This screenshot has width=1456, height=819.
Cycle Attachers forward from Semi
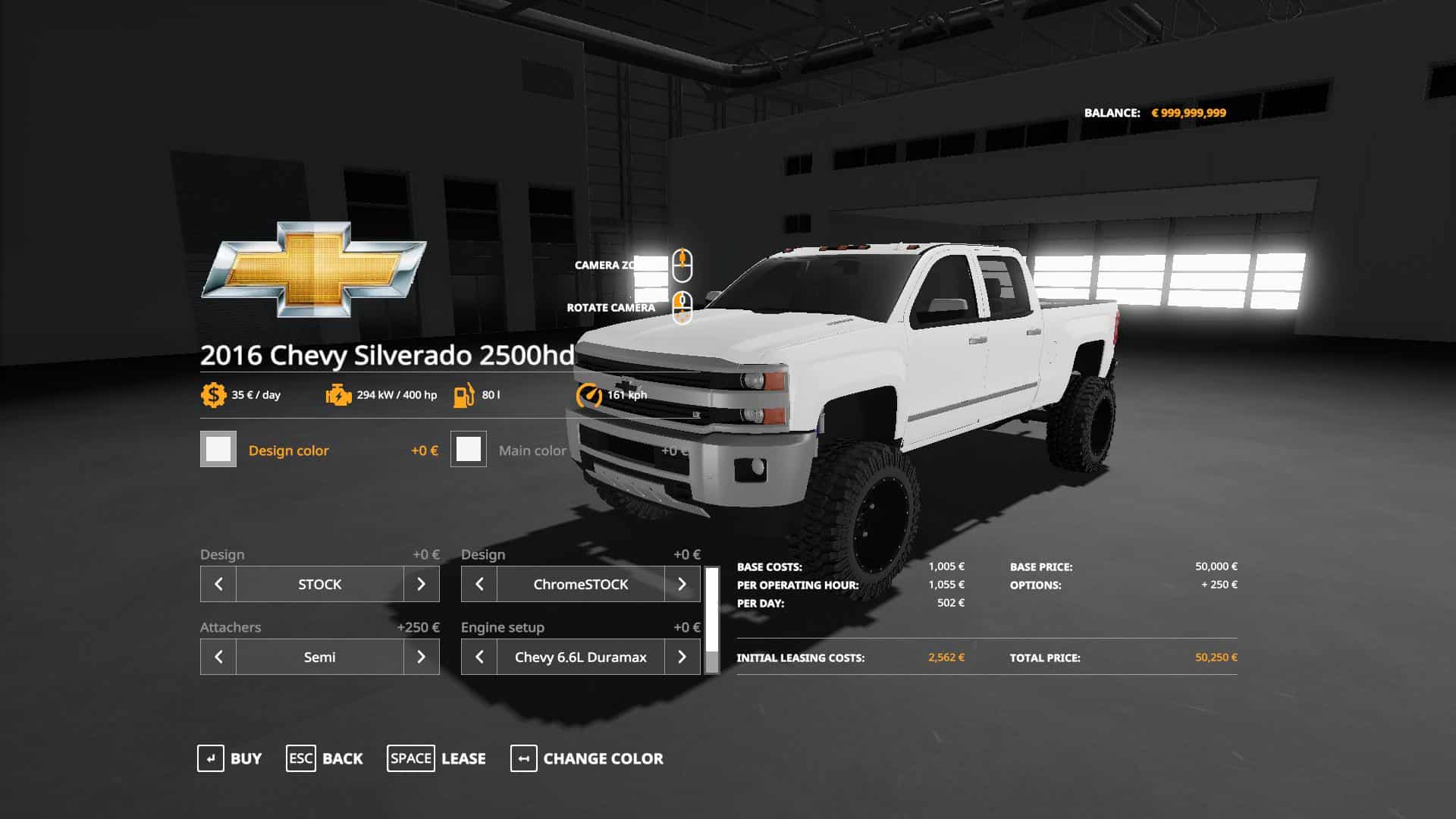422,657
